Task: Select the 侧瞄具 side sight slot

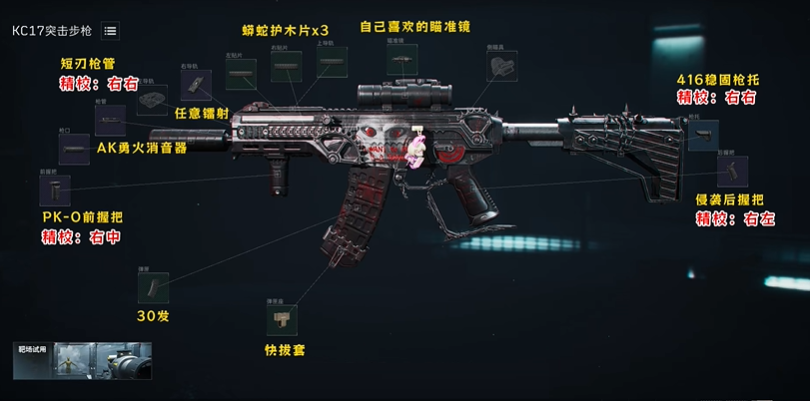Action: click(x=501, y=66)
